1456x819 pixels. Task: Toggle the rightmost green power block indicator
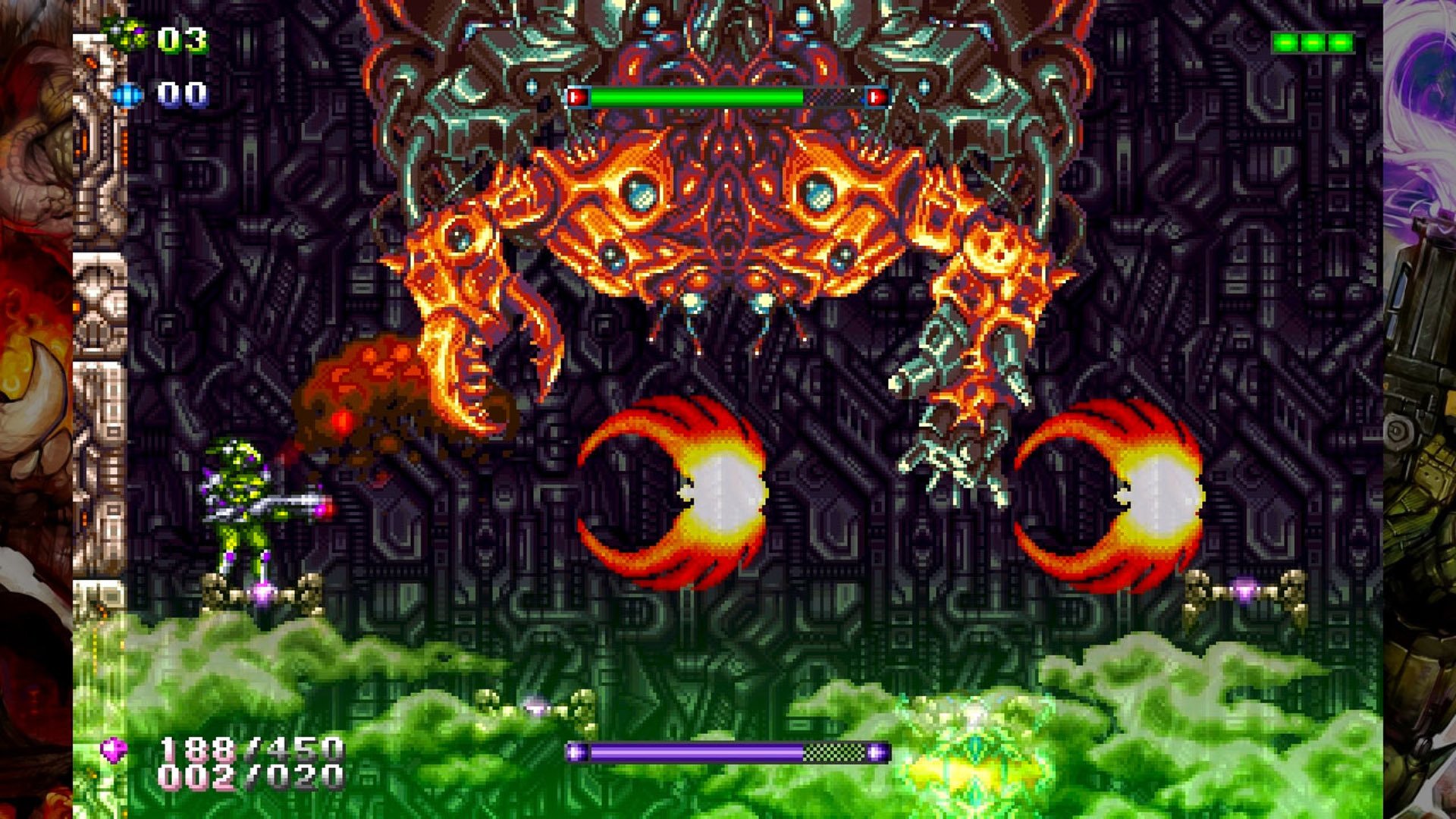coord(1341,42)
